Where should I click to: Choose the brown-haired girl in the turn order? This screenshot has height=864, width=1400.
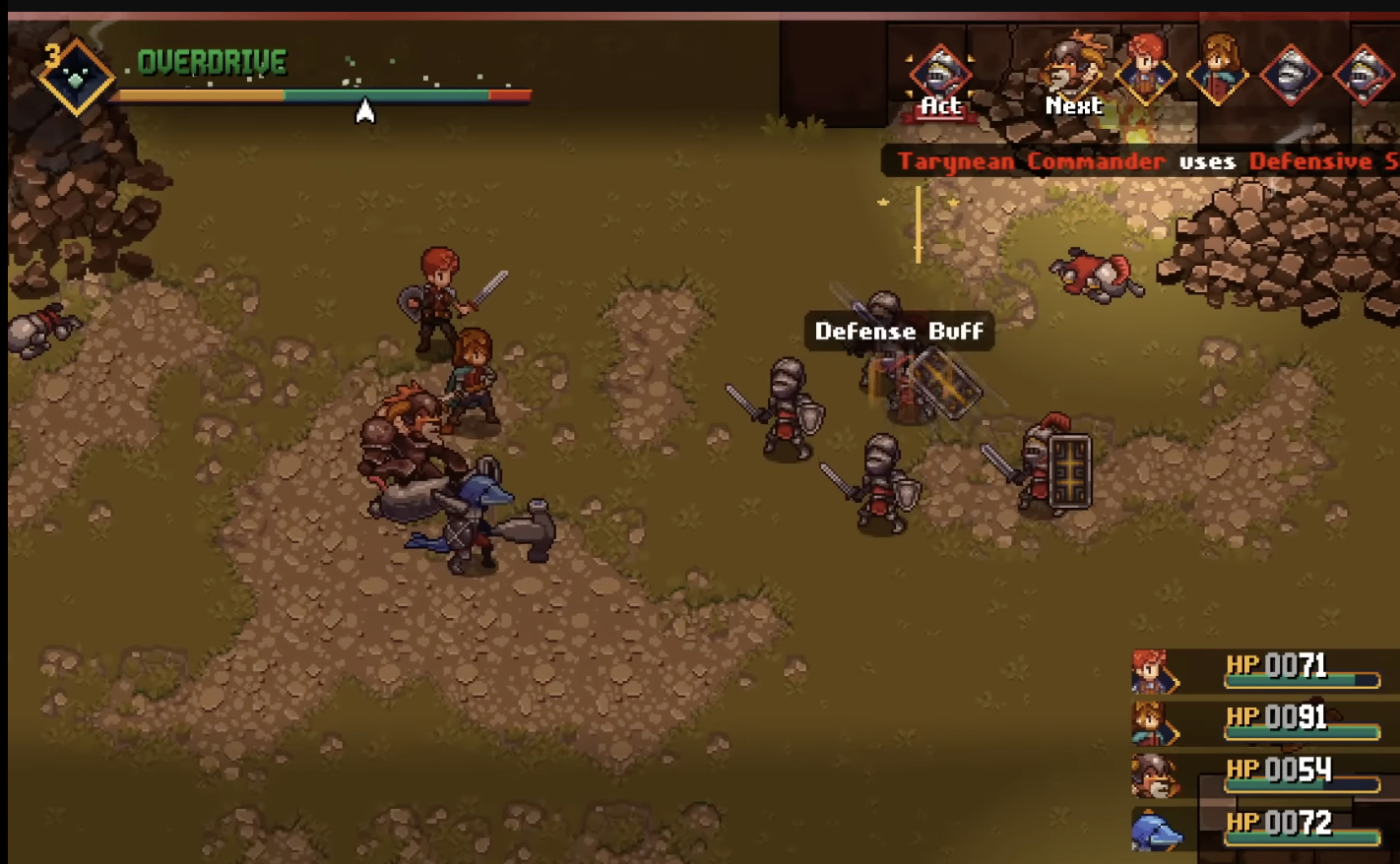[x=1218, y=69]
